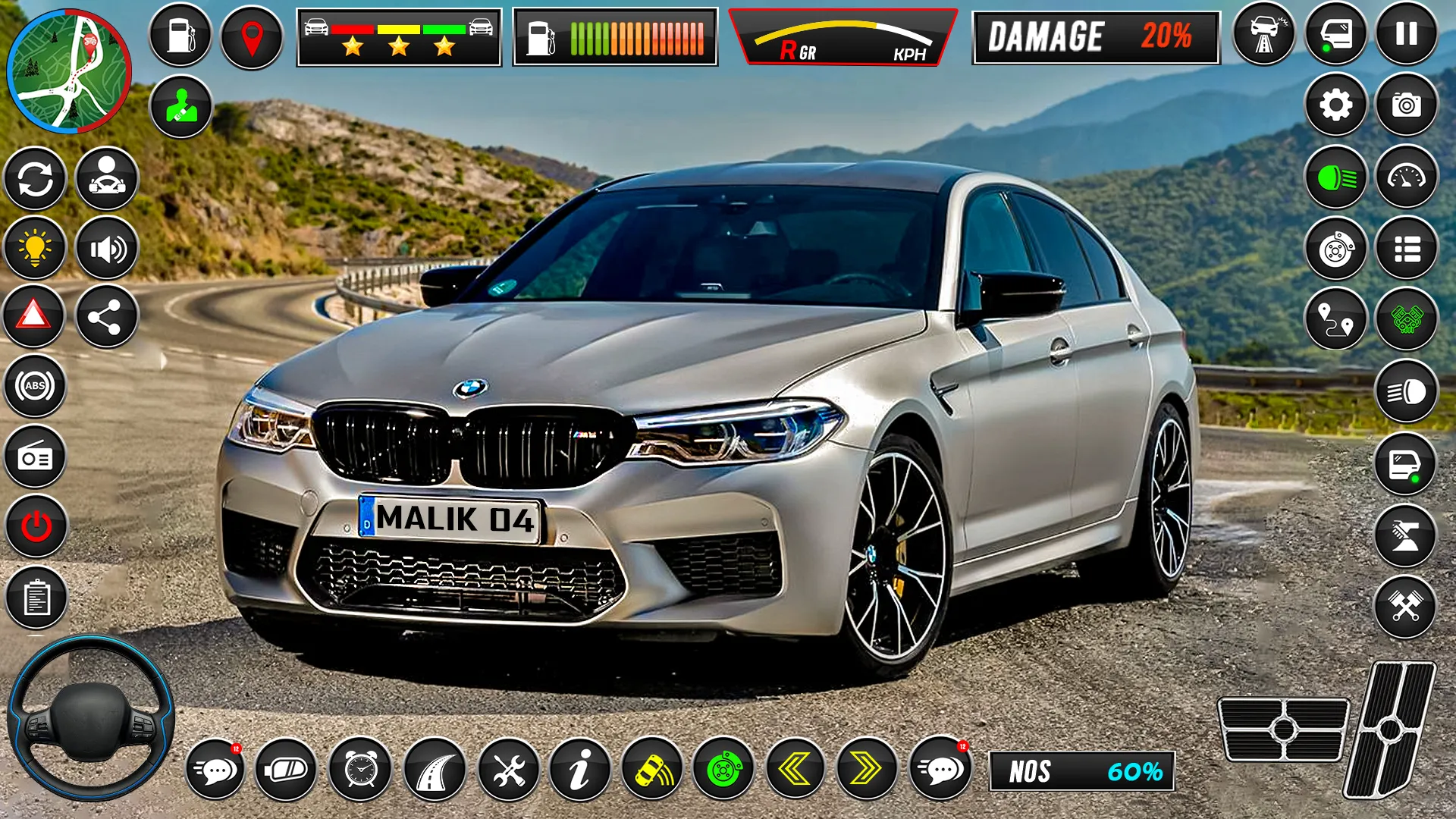Open the list menu icon
The width and height of the screenshot is (1456, 819).
[1407, 250]
